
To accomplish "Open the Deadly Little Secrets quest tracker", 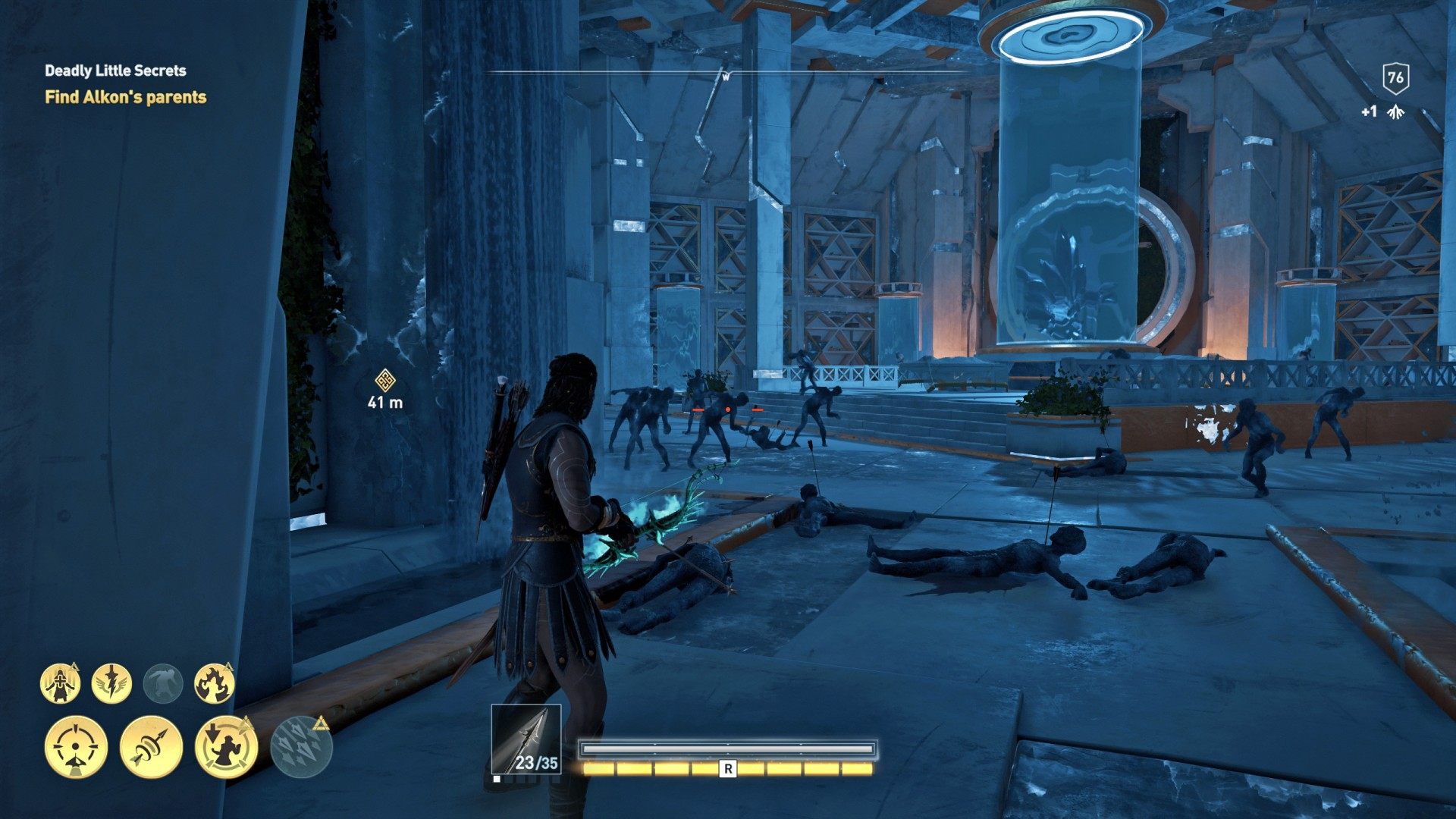I will [x=115, y=71].
